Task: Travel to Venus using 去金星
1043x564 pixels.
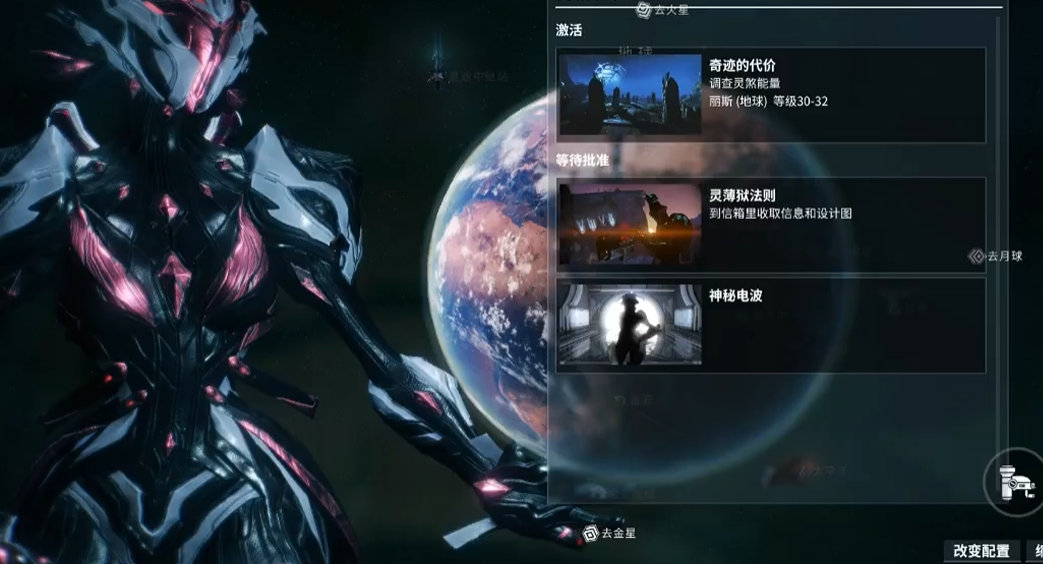Action: [x=609, y=534]
